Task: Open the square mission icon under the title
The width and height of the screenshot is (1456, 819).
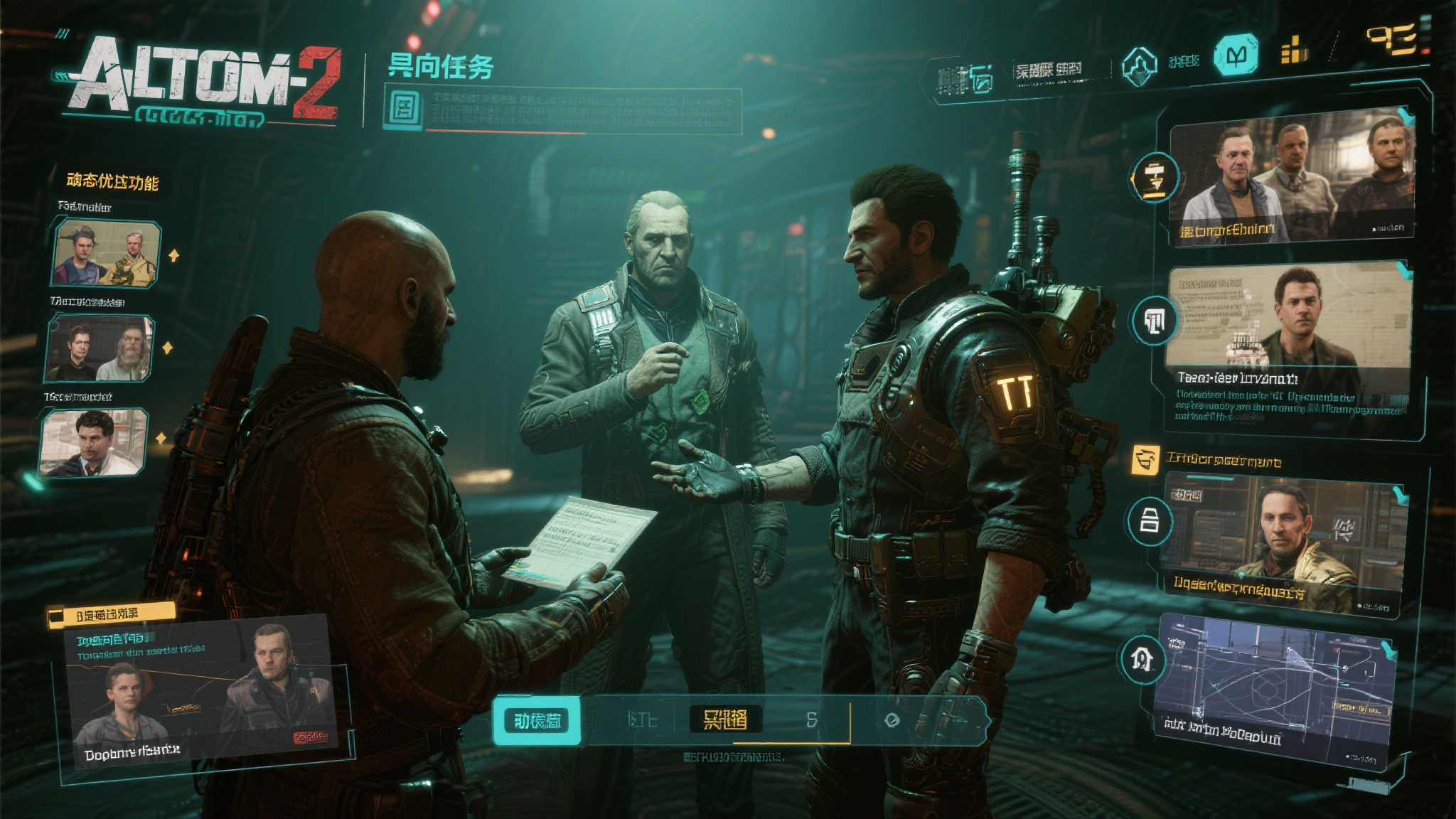Action: point(404,108)
